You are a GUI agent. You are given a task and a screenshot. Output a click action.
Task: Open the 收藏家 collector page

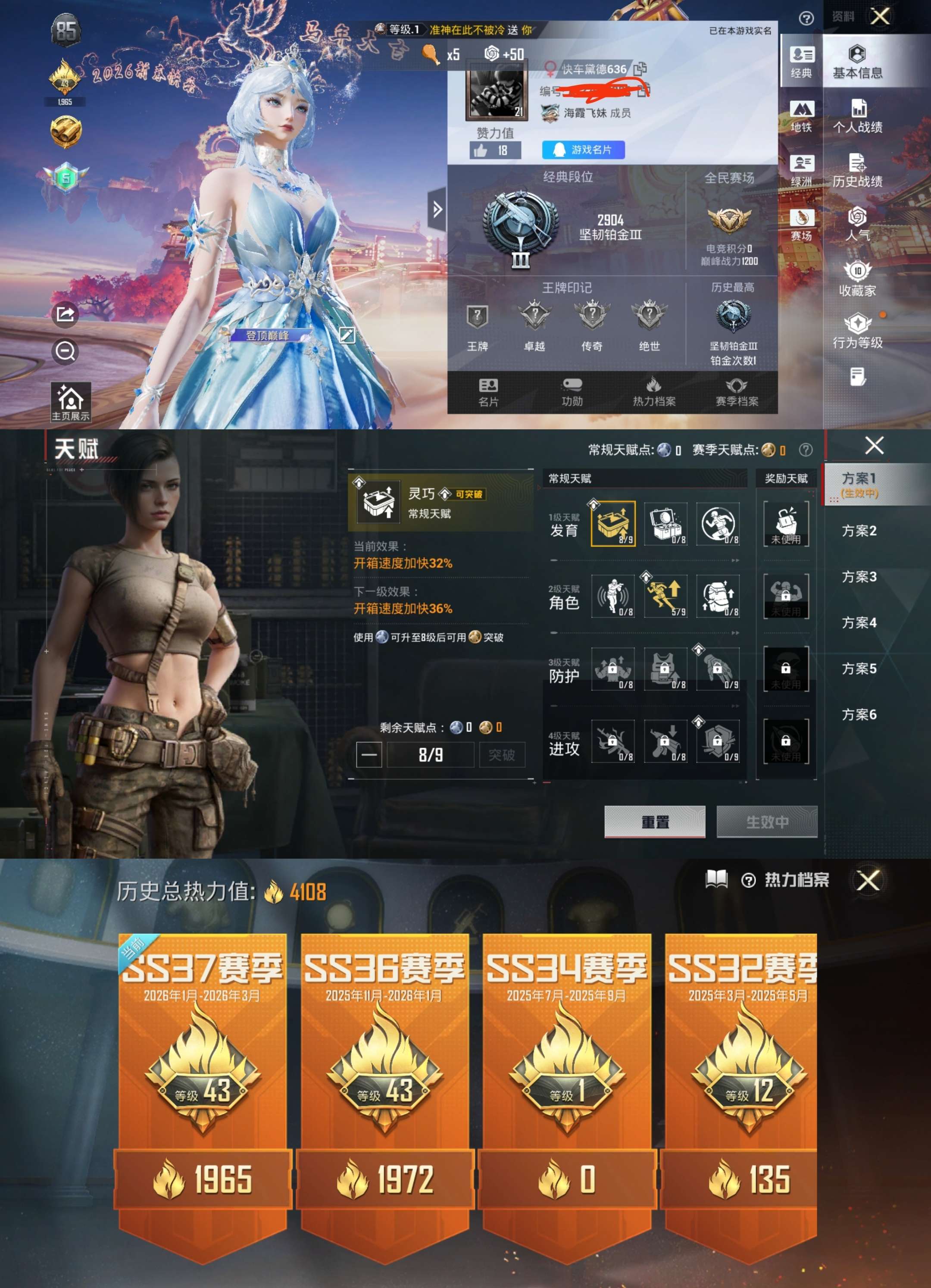[857, 279]
